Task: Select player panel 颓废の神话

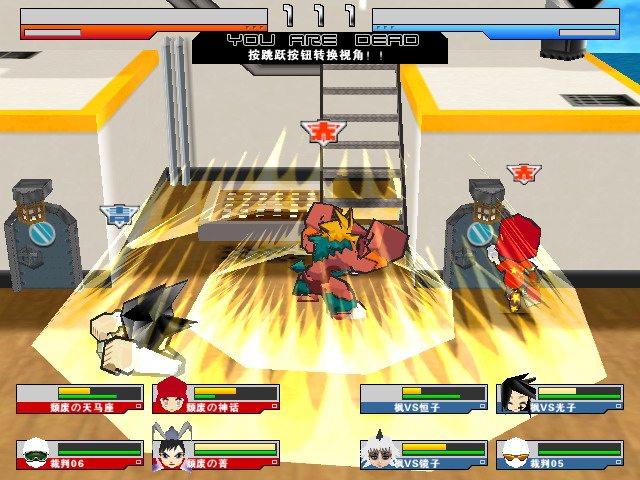Action: (216, 399)
